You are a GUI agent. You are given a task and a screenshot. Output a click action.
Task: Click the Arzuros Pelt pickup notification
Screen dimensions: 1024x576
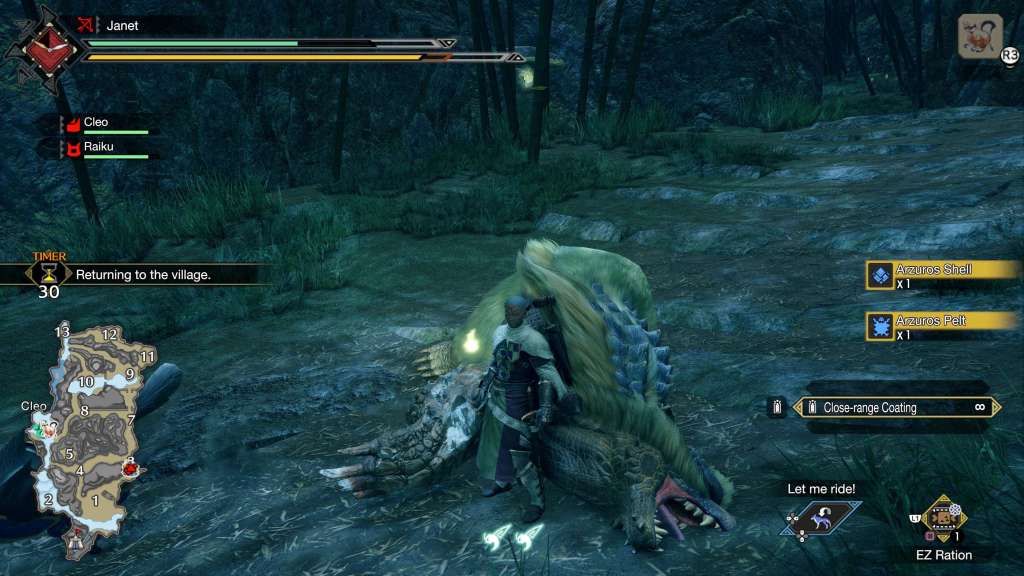(934, 326)
